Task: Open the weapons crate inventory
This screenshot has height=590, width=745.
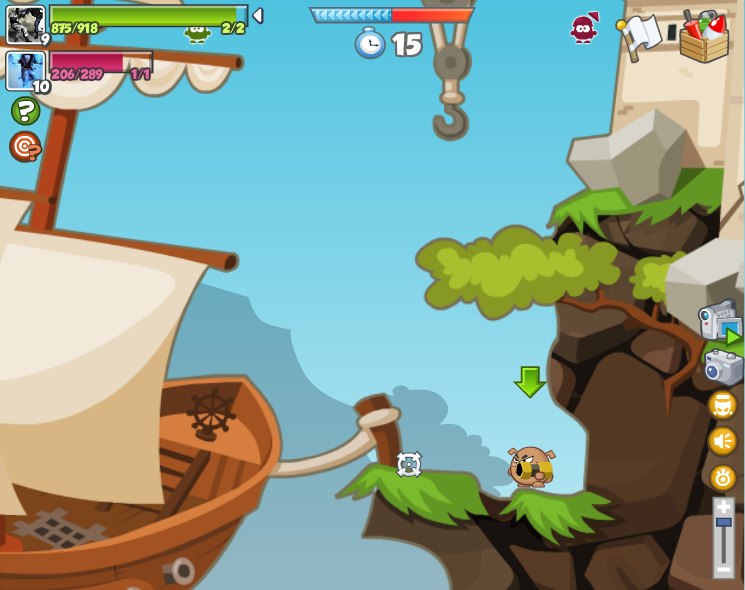Action: click(x=703, y=37)
